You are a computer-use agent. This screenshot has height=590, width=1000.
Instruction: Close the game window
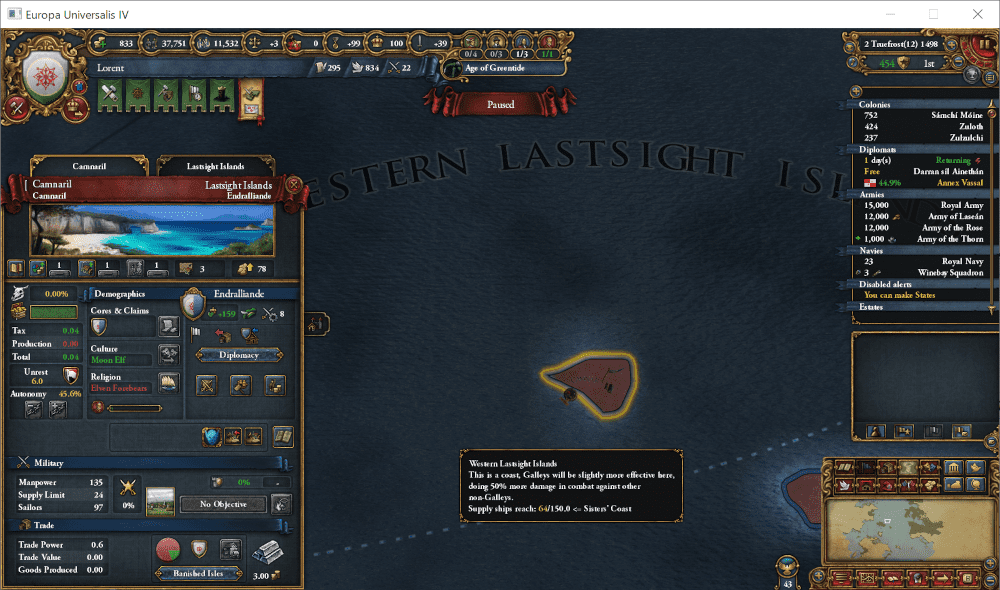976,14
